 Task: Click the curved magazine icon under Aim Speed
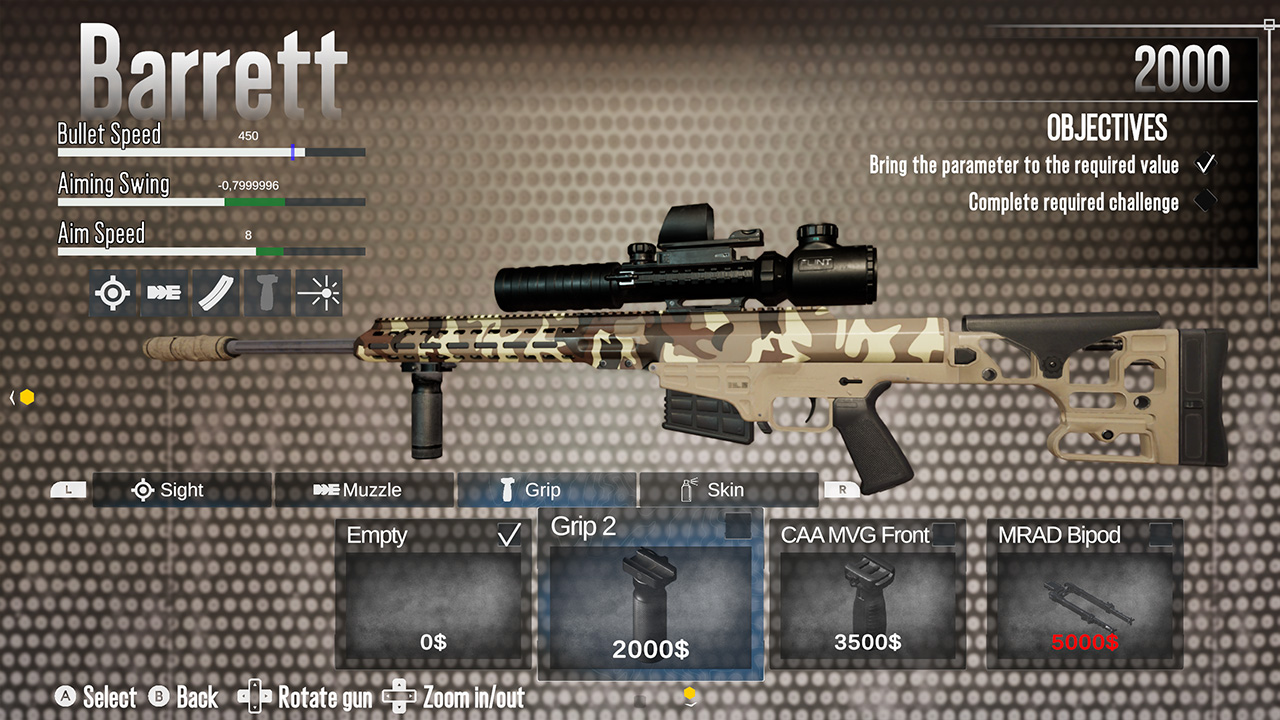(215, 293)
